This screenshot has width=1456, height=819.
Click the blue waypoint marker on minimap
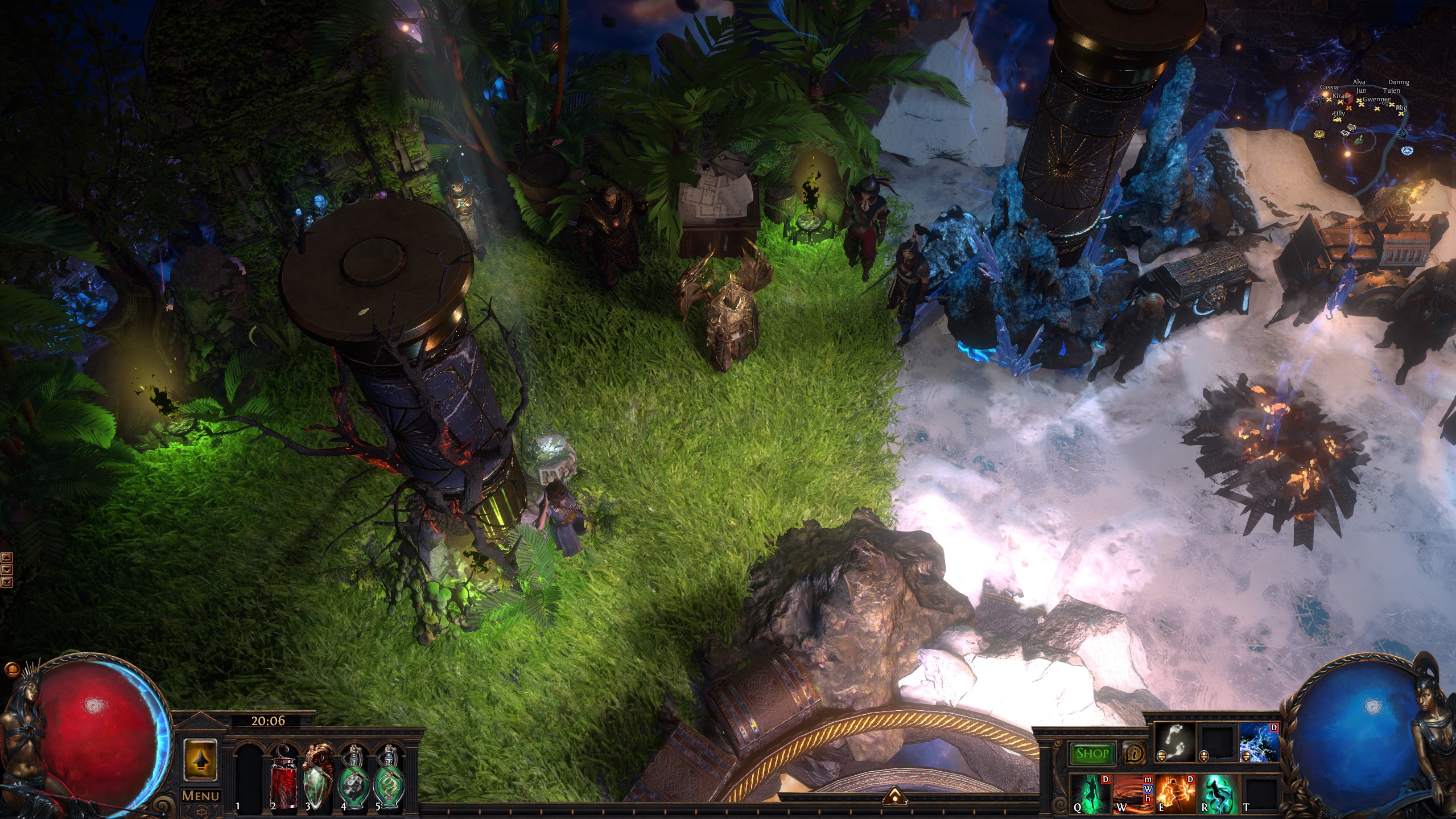1408,150
